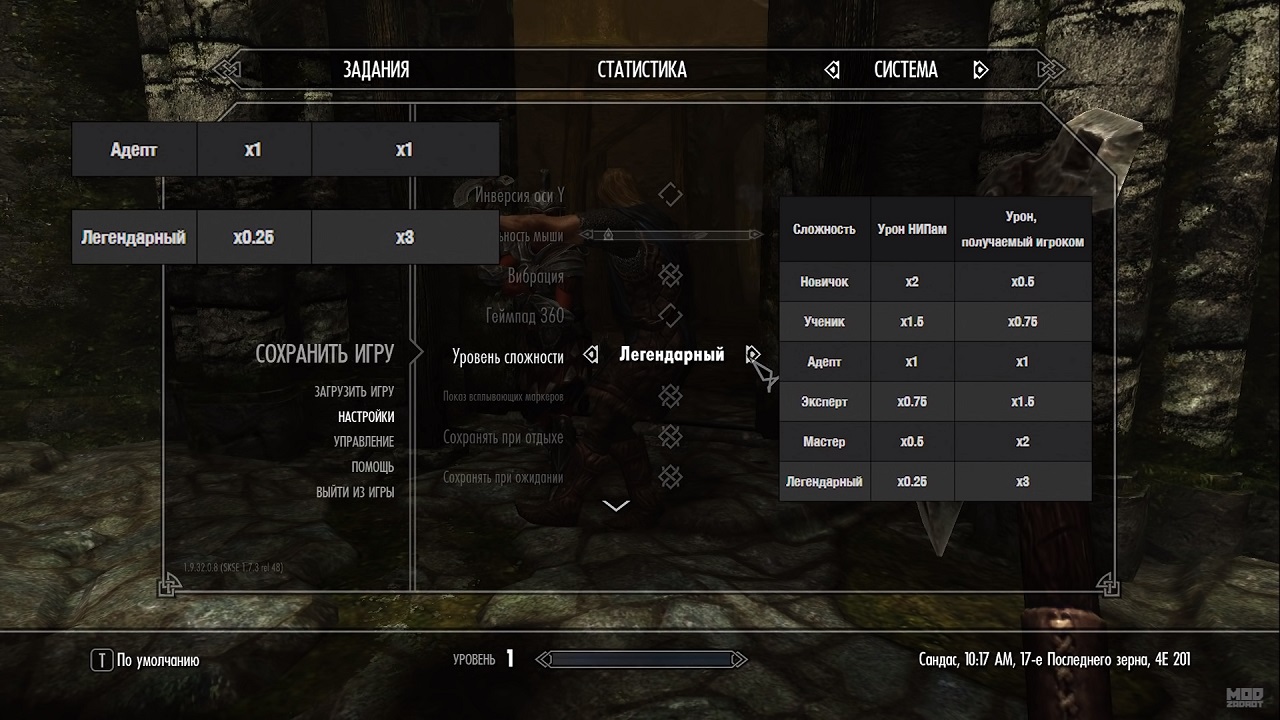Screen dimensions: 1280x720
Task: Toggle the Геймпад 360 option
Action: (670, 316)
